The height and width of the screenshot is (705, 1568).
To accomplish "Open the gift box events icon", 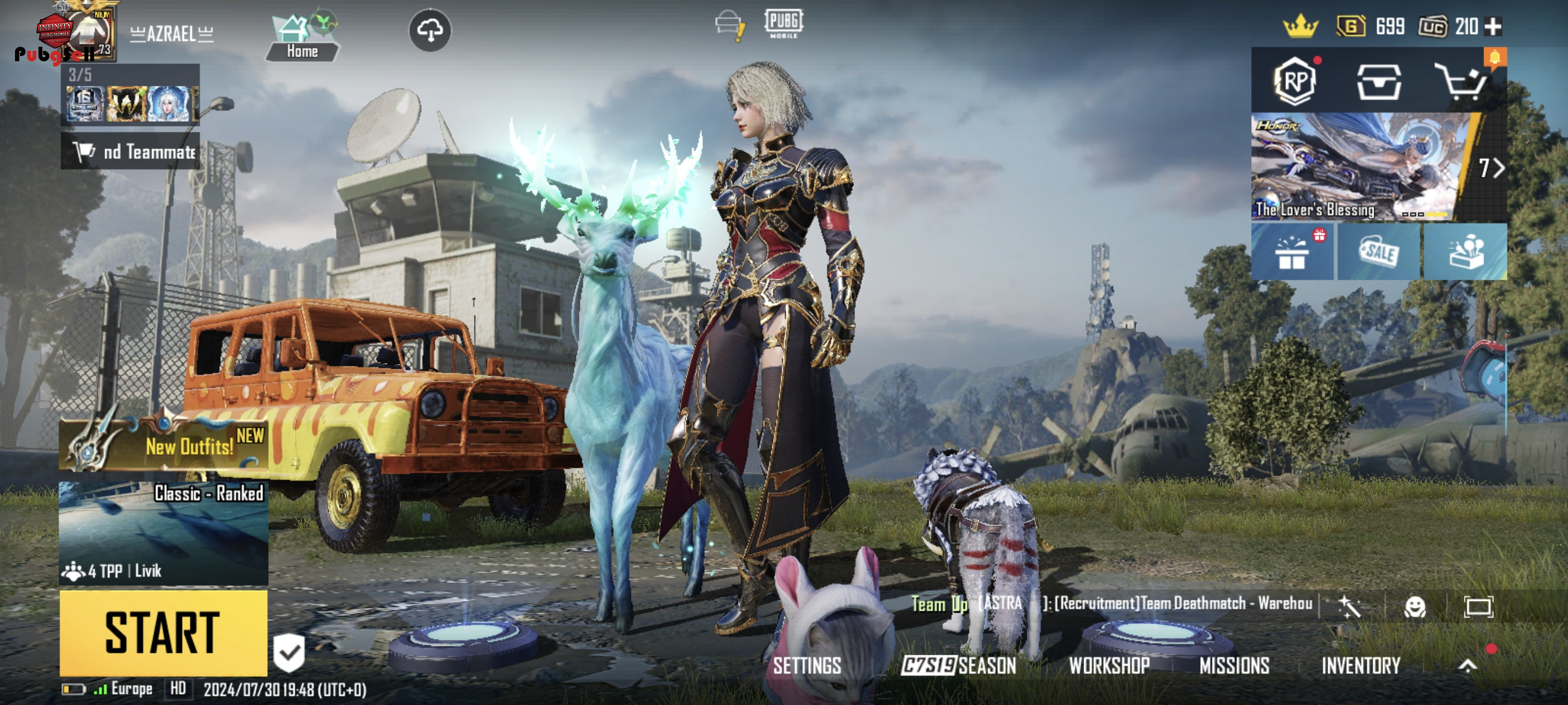I will (x=1292, y=252).
